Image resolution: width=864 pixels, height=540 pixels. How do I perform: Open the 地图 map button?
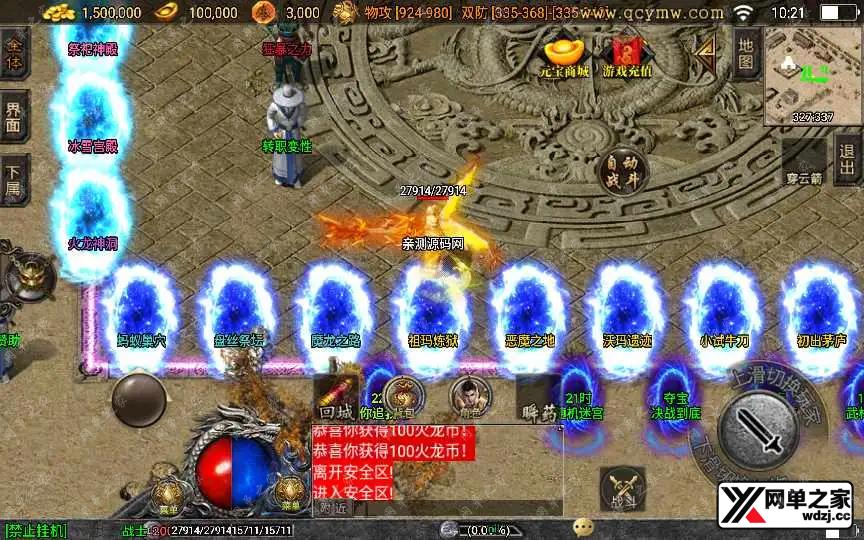pos(745,52)
